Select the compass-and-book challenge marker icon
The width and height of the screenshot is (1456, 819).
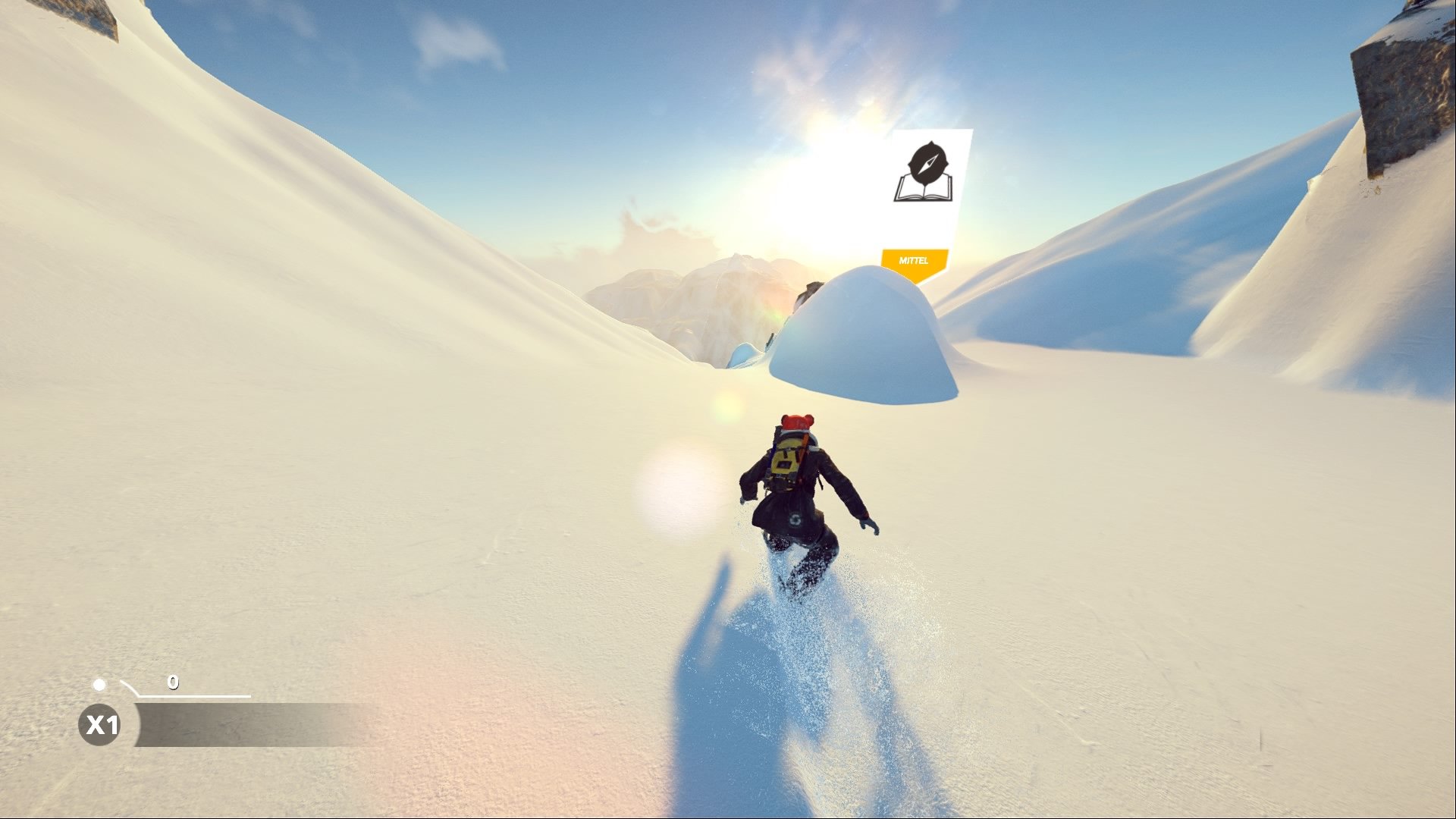point(927,176)
